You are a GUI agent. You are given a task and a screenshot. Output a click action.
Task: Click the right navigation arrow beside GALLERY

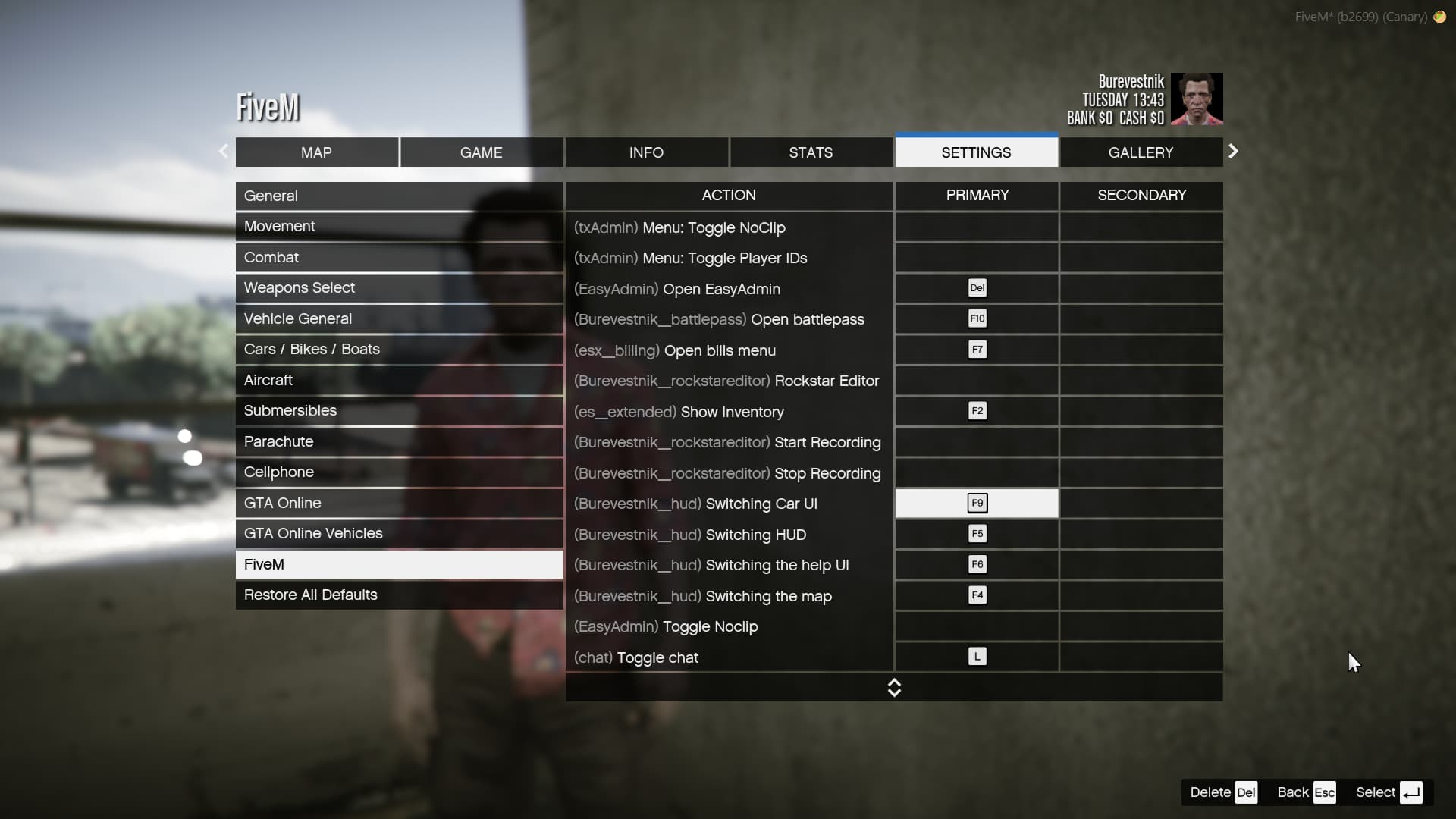point(1233,152)
